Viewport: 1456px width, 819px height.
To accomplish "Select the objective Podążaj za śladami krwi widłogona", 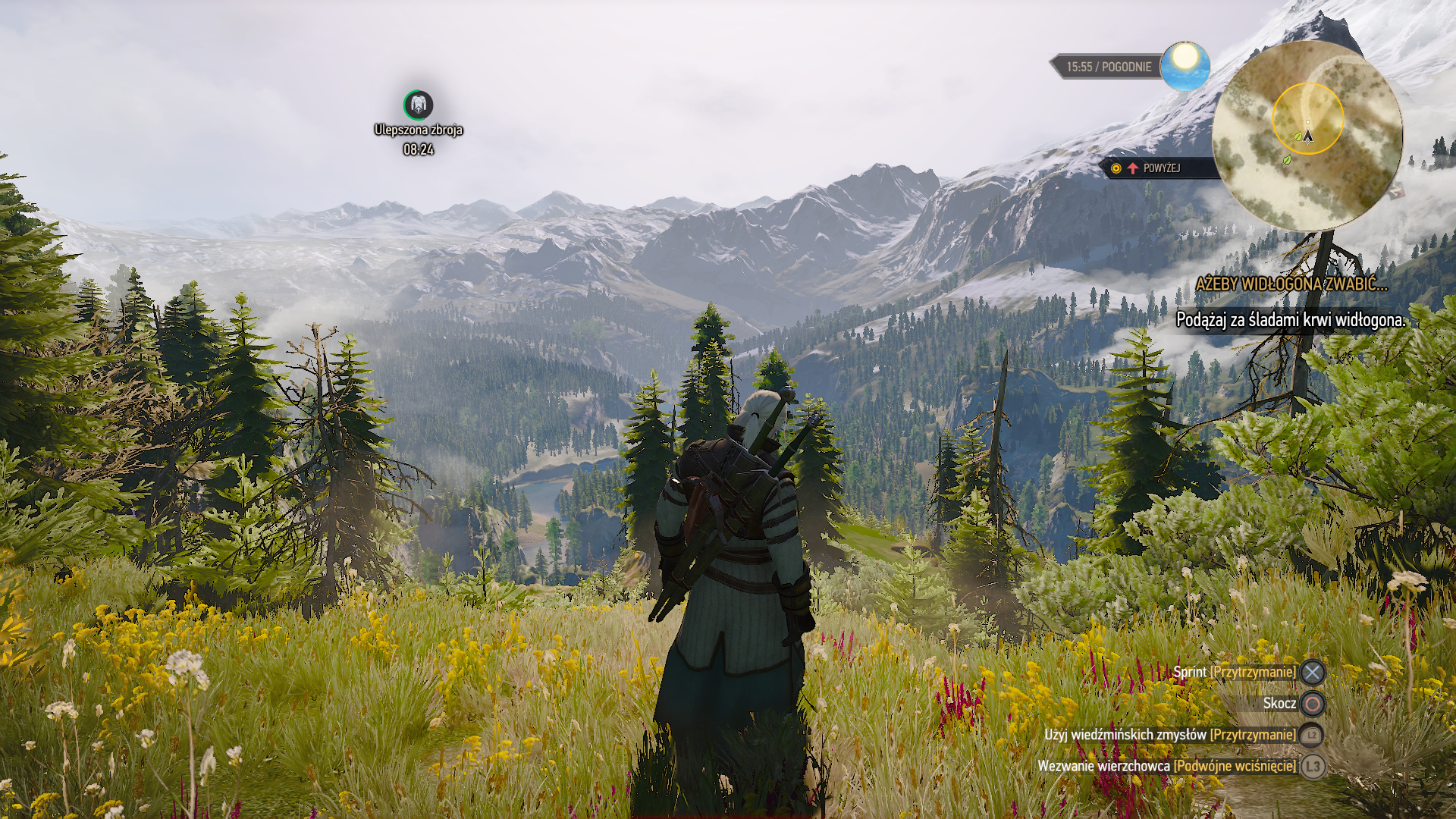I will (x=1290, y=320).
